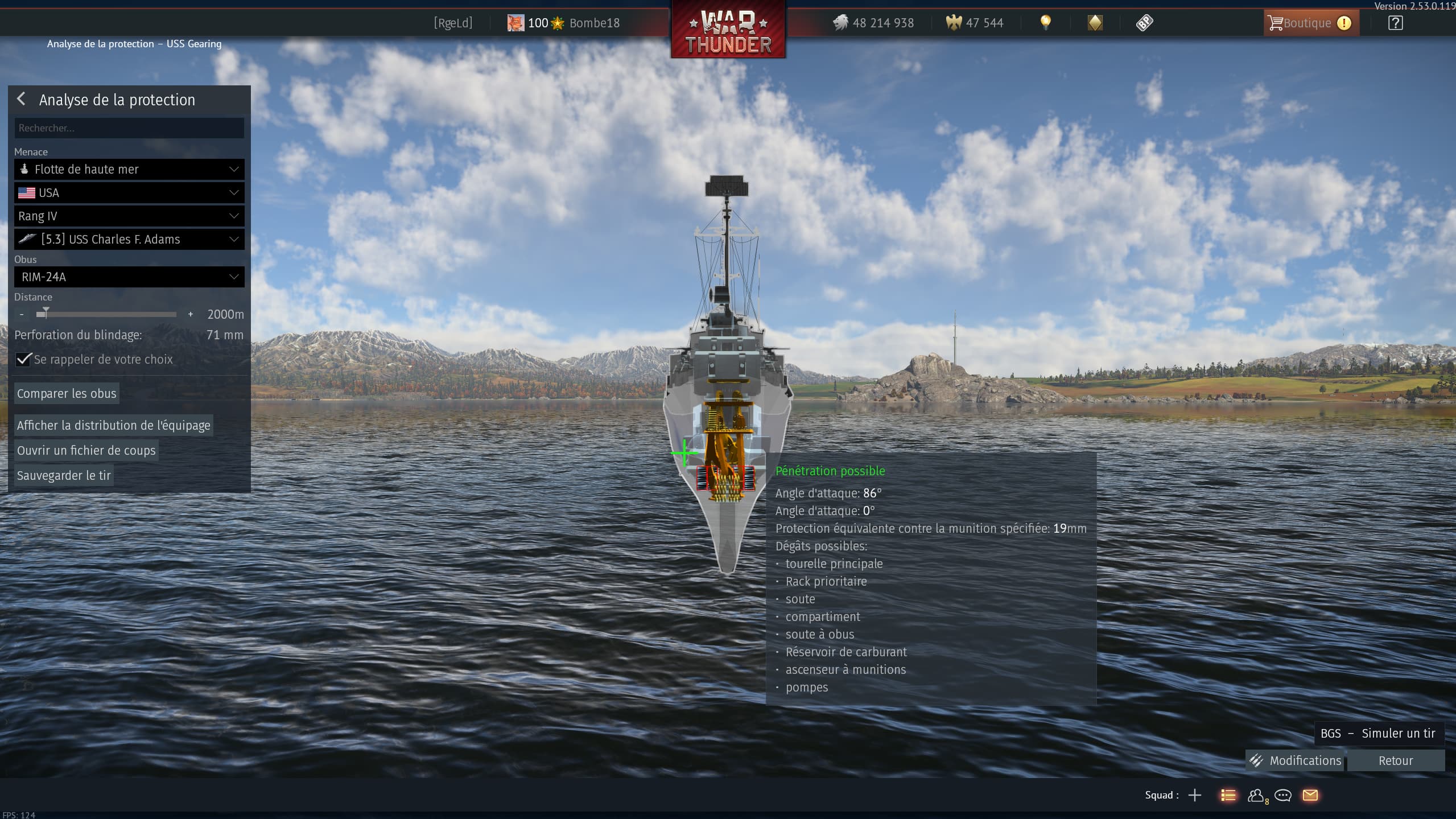Image resolution: width=1456 pixels, height=819 pixels.
Task: Open the mail envelope icon
Action: click(x=1310, y=795)
